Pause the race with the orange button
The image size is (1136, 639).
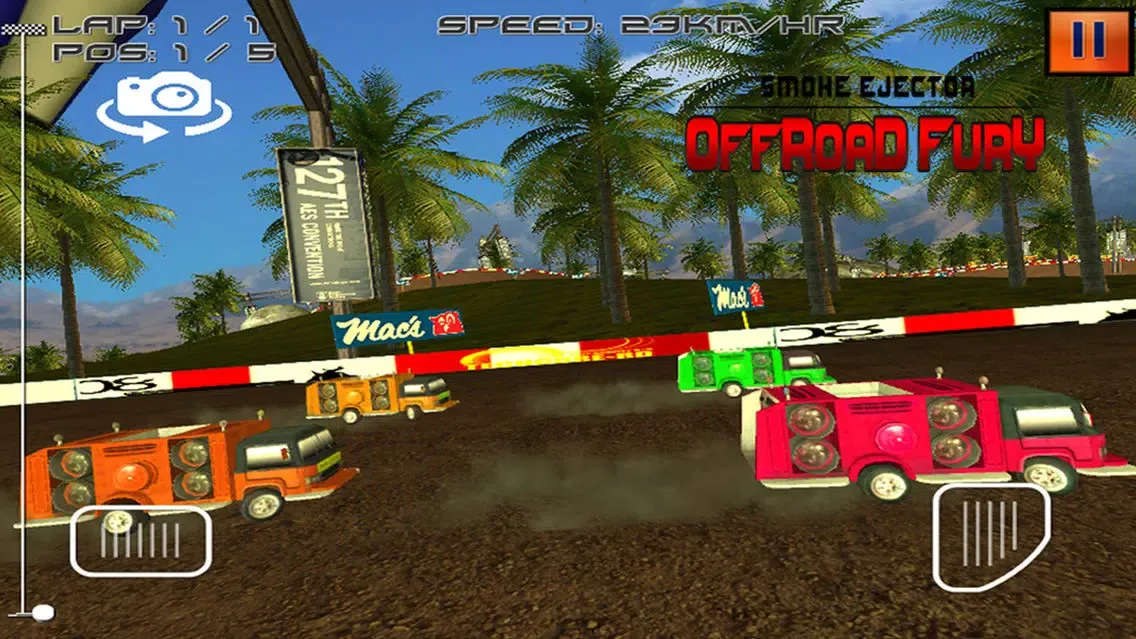click(x=1088, y=41)
